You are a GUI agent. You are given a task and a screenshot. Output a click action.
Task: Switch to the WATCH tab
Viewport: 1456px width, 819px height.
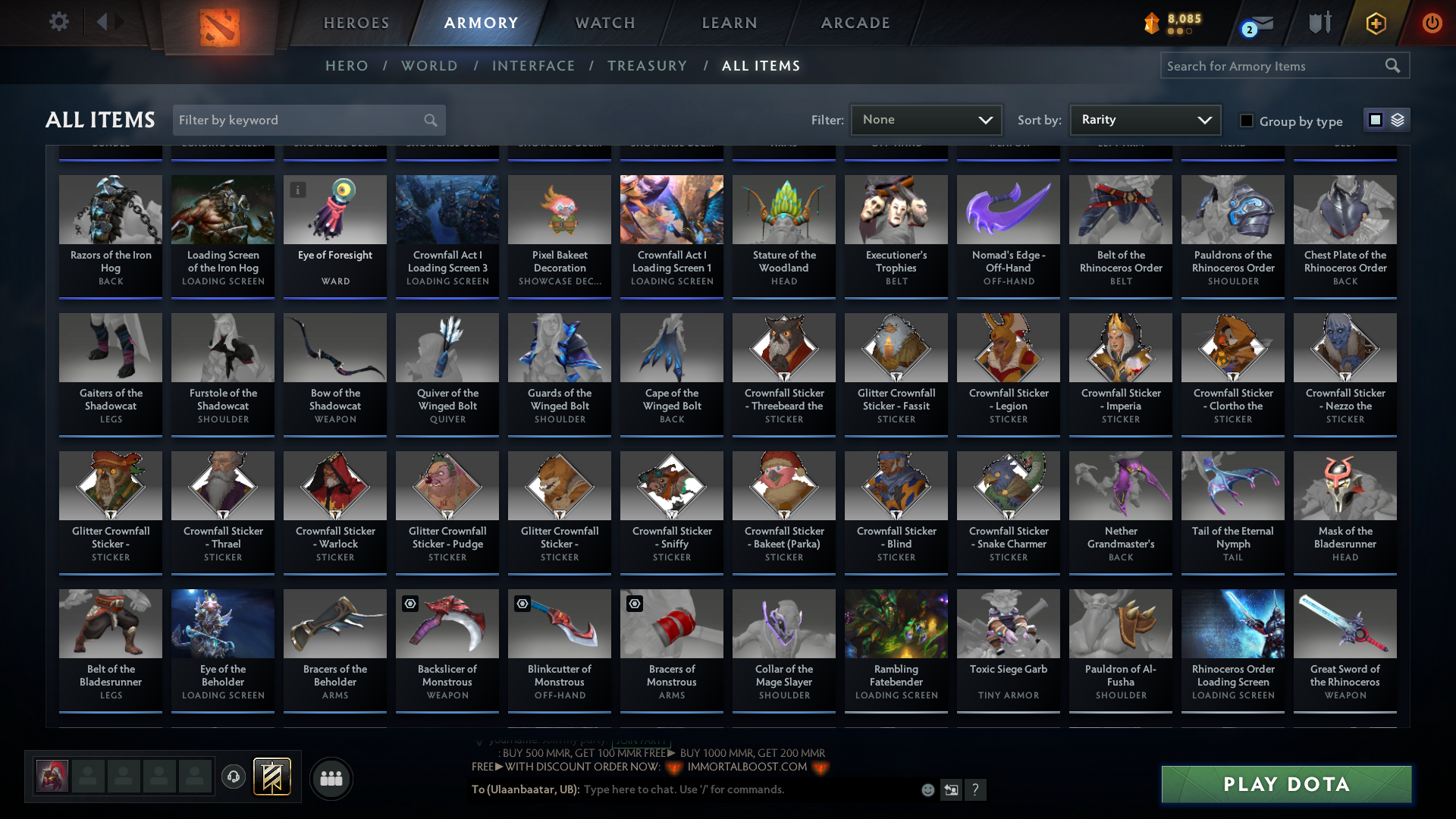click(x=604, y=23)
